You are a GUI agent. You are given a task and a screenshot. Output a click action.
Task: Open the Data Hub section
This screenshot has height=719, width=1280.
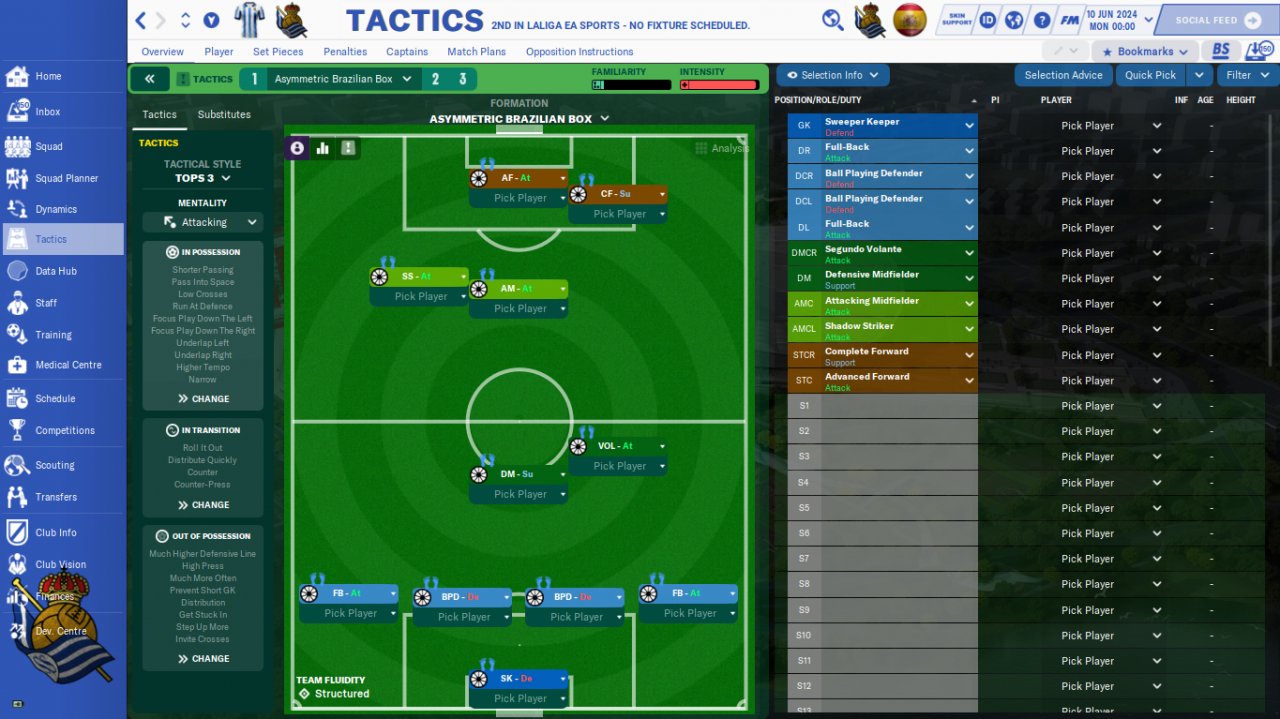(55, 271)
